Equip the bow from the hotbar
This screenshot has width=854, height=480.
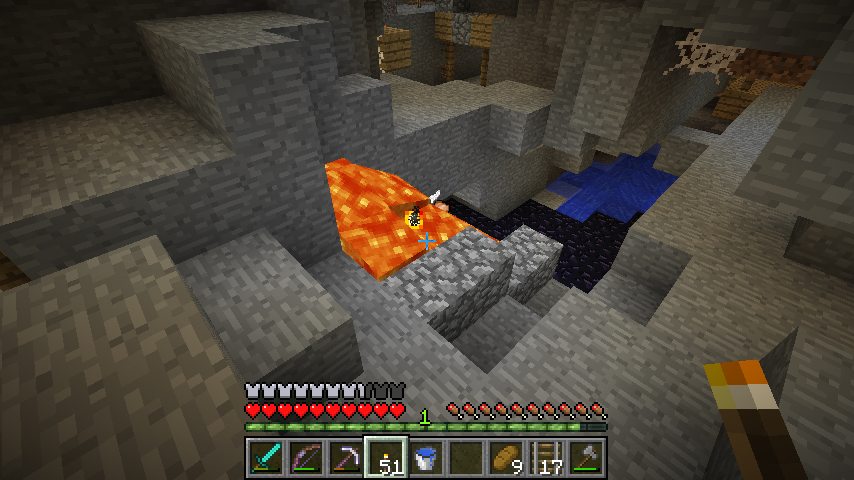(x=305, y=459)
